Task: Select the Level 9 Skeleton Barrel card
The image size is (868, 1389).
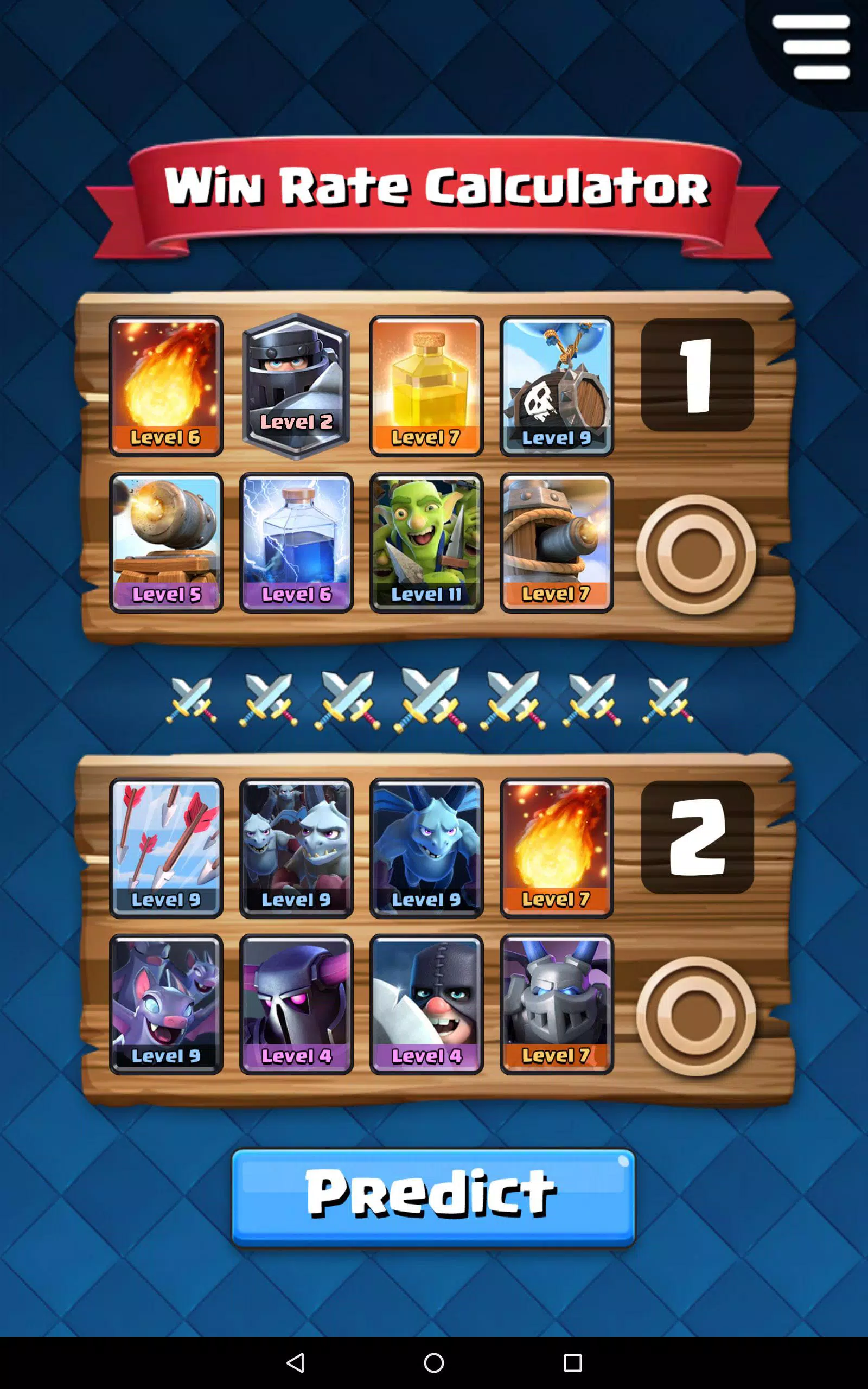Action: point(556,384)
